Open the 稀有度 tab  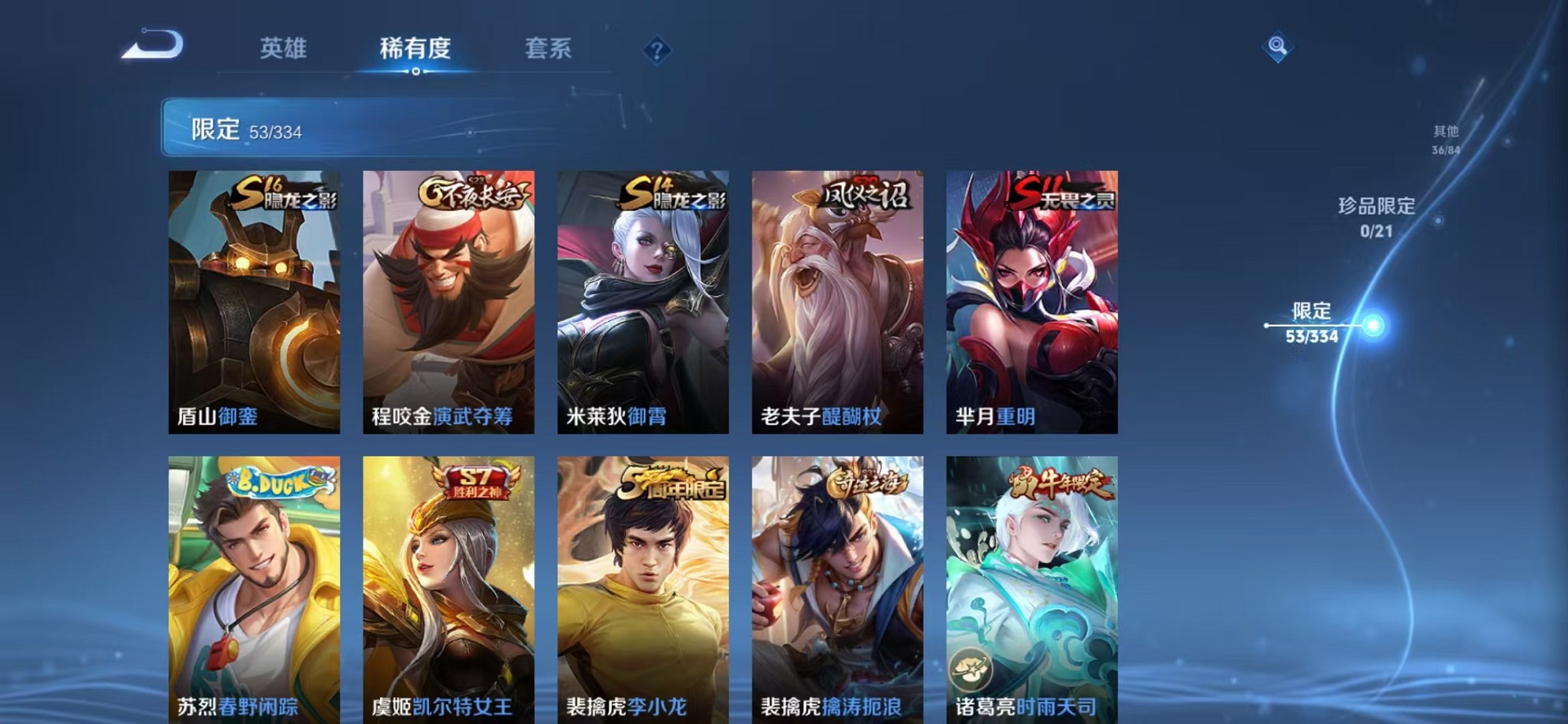416,49
